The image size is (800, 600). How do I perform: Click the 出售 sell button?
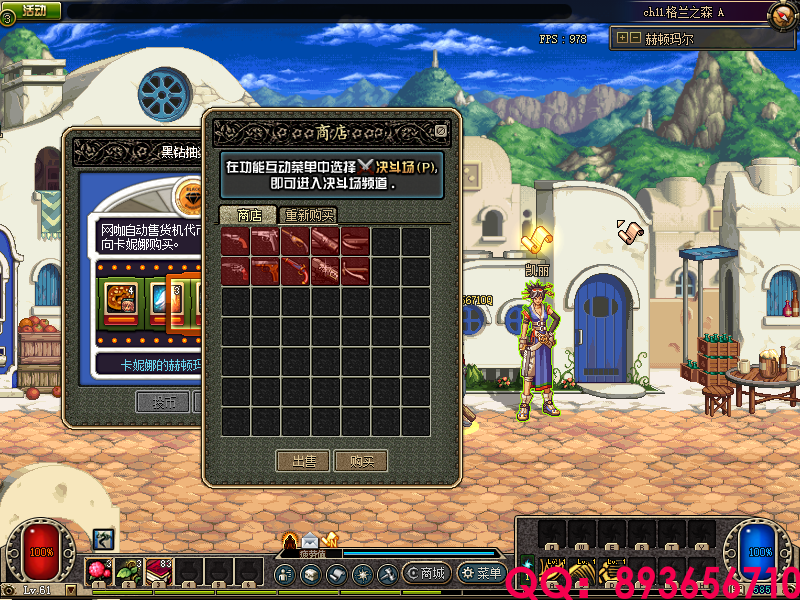(303, 461)
